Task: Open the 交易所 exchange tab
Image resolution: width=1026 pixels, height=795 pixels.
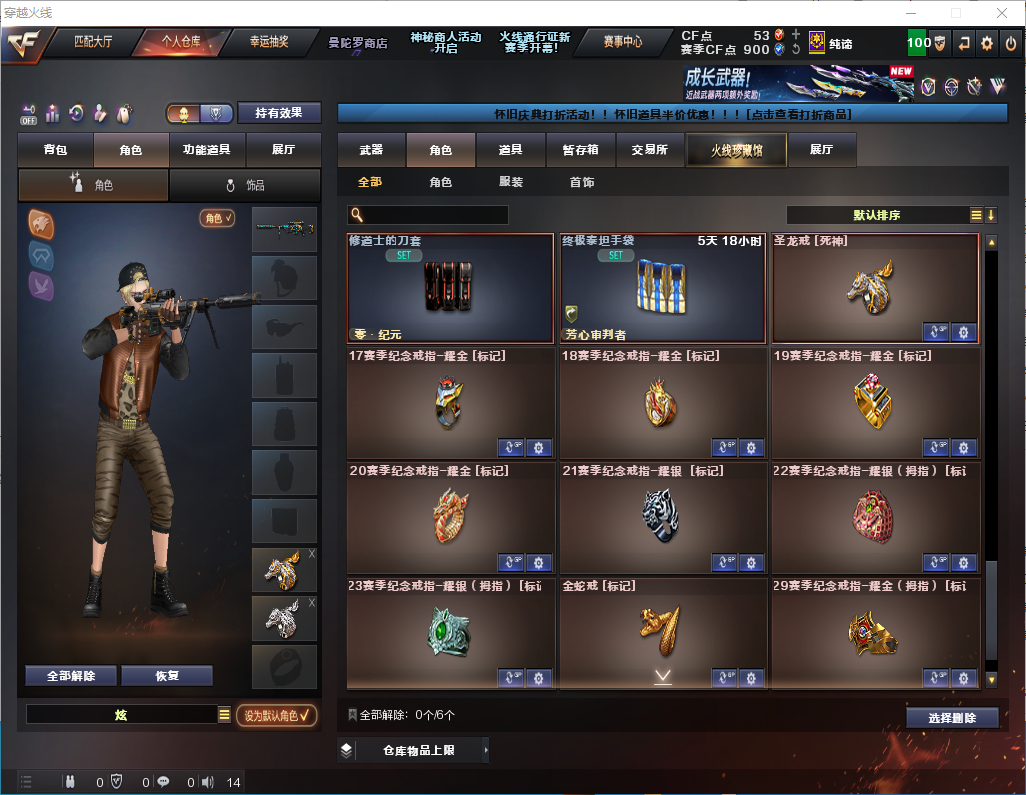Action: click(649, 150)
